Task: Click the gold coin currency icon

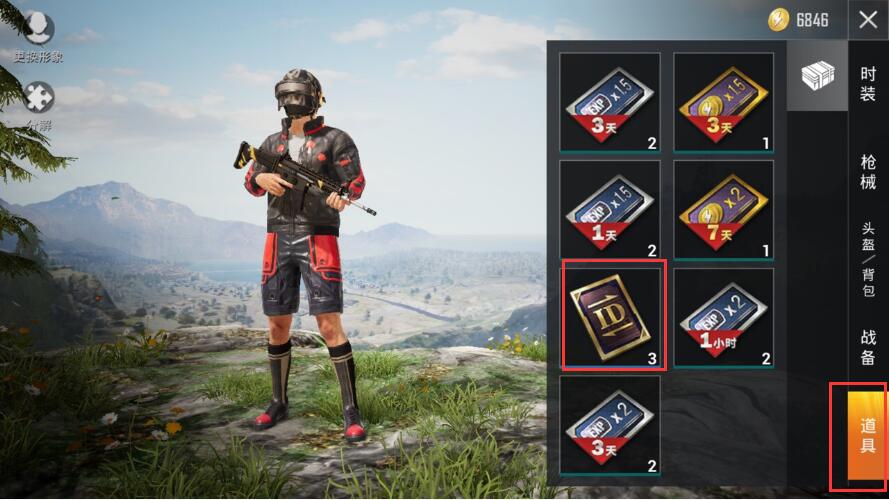Action: point(779,19)
